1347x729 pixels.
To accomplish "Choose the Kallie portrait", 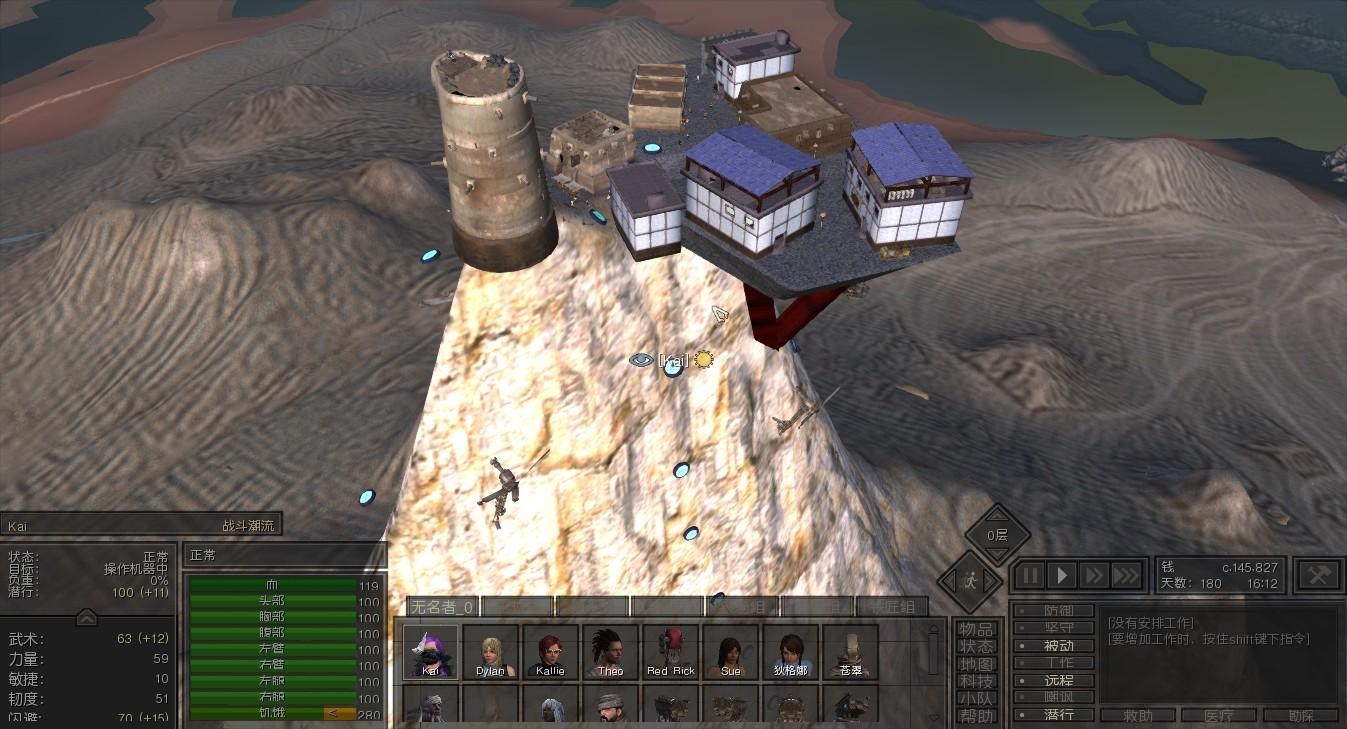I will pyautogui.click(x=549, y=652).
